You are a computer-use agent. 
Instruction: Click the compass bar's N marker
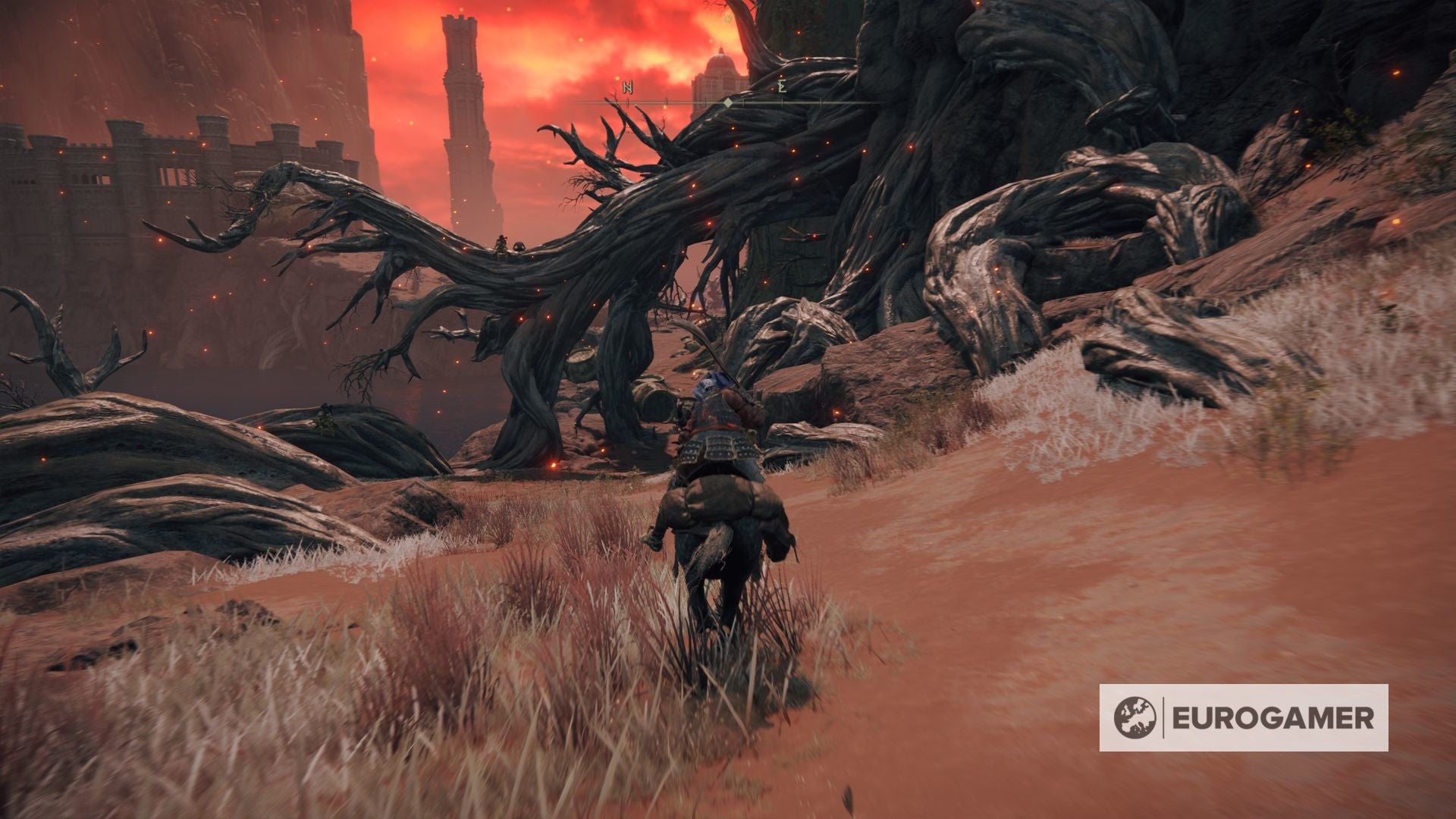[x=628, y=87]
